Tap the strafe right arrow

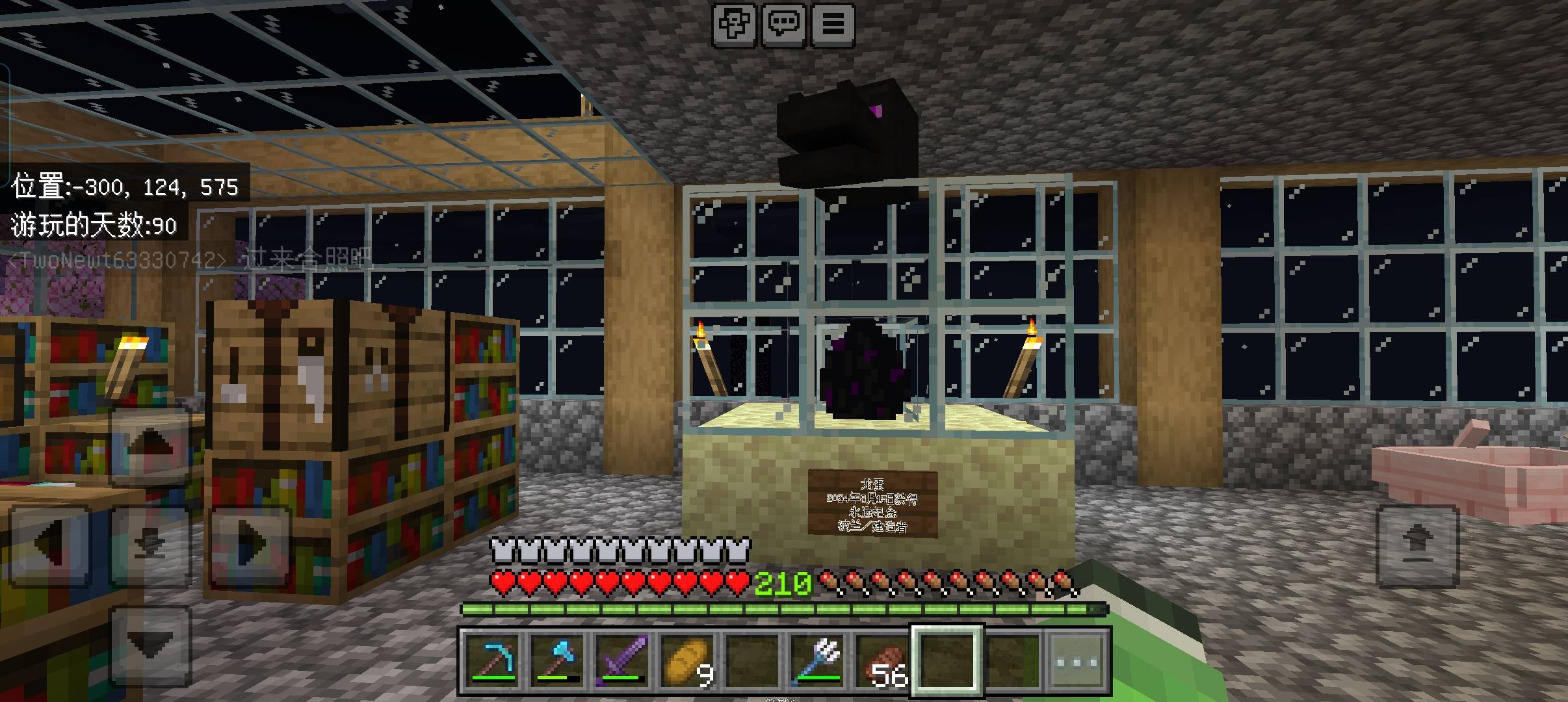click(250, 545)
